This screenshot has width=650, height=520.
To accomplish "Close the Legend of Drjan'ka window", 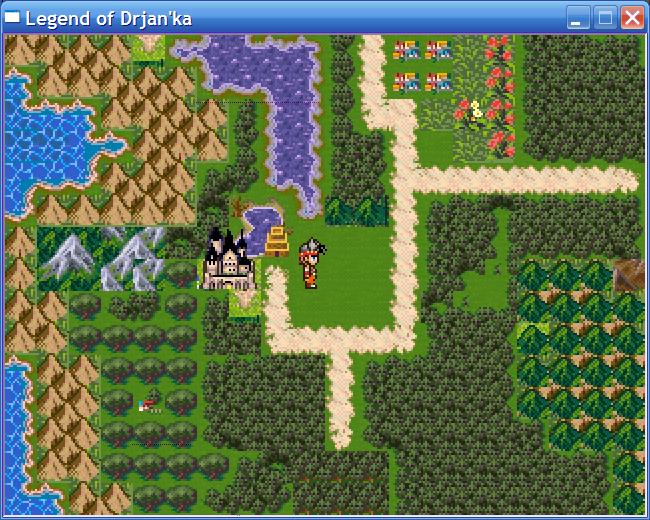I will pos(632,17).
